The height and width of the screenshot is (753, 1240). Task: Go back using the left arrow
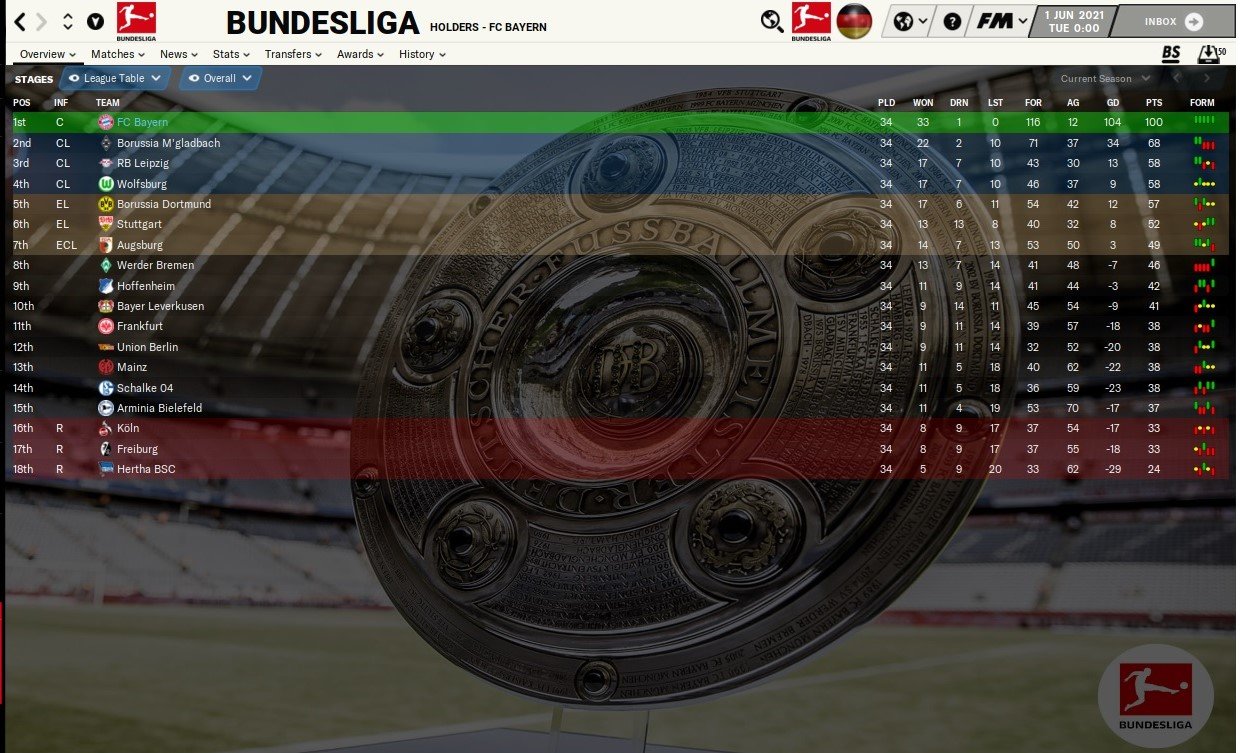20,21
